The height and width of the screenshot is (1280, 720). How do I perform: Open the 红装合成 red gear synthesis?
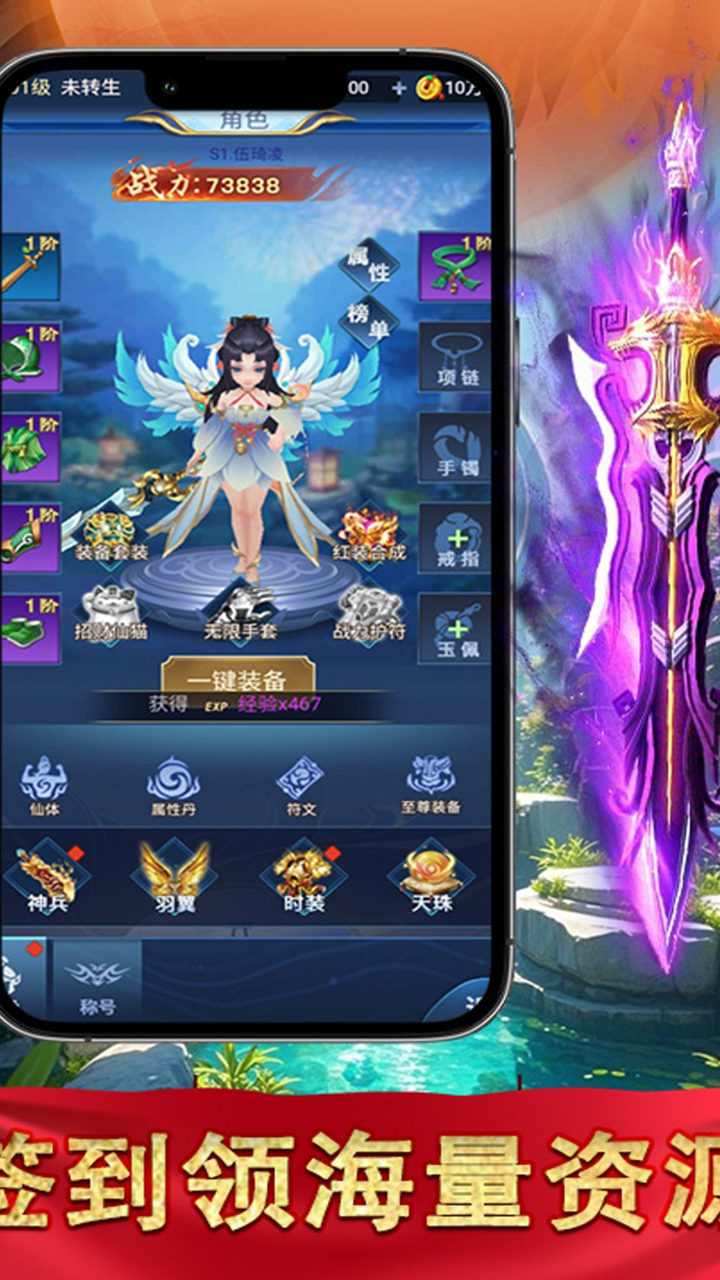pyautogui.click(x=369, y=535)
